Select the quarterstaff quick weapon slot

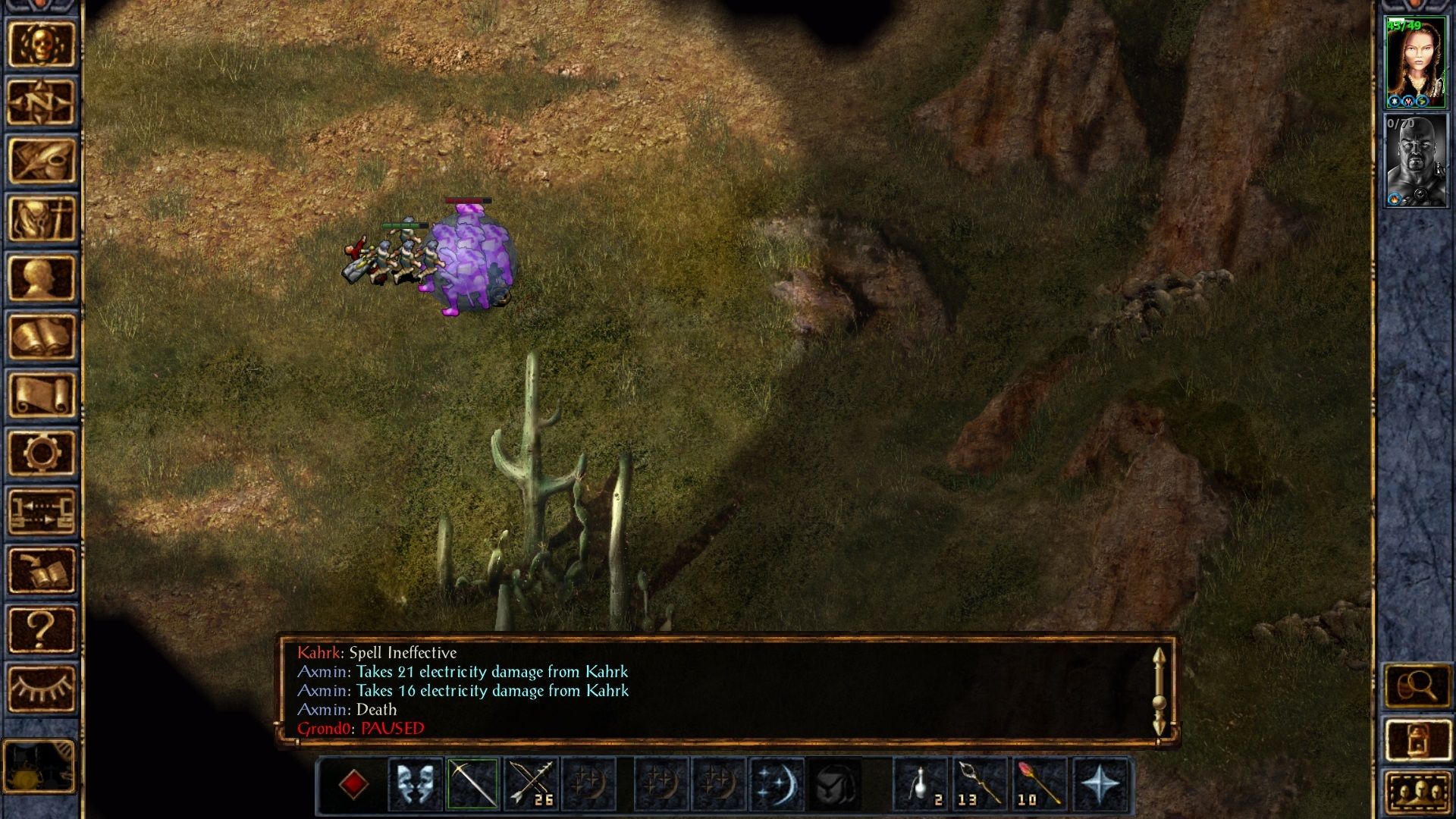coord(472,784)
